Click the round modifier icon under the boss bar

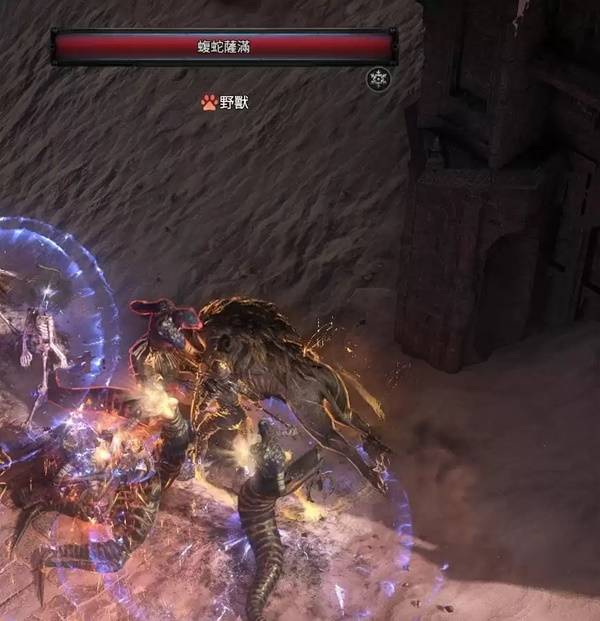click(378, 79)
